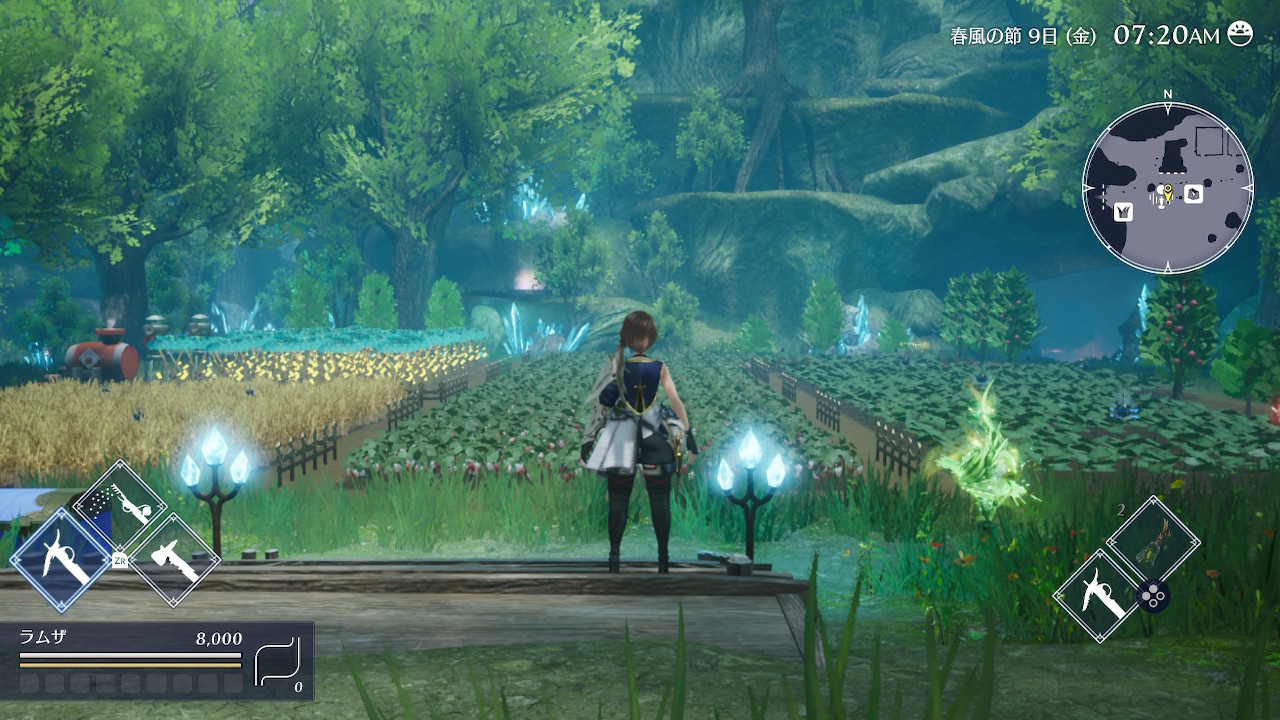Click the smiley face icon by the clock
This screenshot has width=1280, height=720.
click(1240, 34)
